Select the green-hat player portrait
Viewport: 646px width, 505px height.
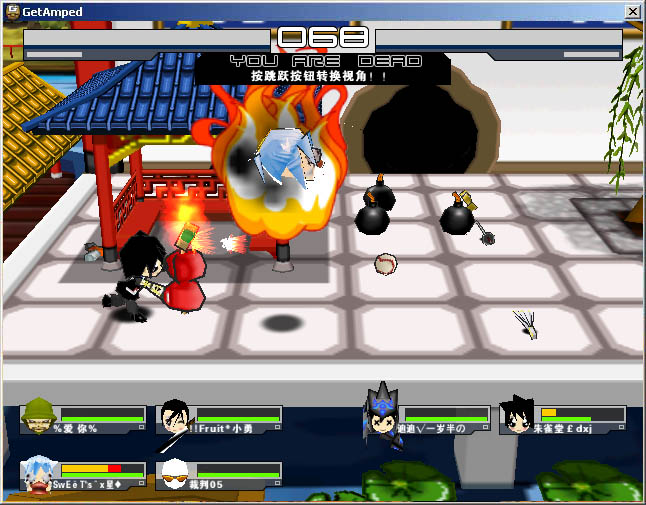pos(39,416)
